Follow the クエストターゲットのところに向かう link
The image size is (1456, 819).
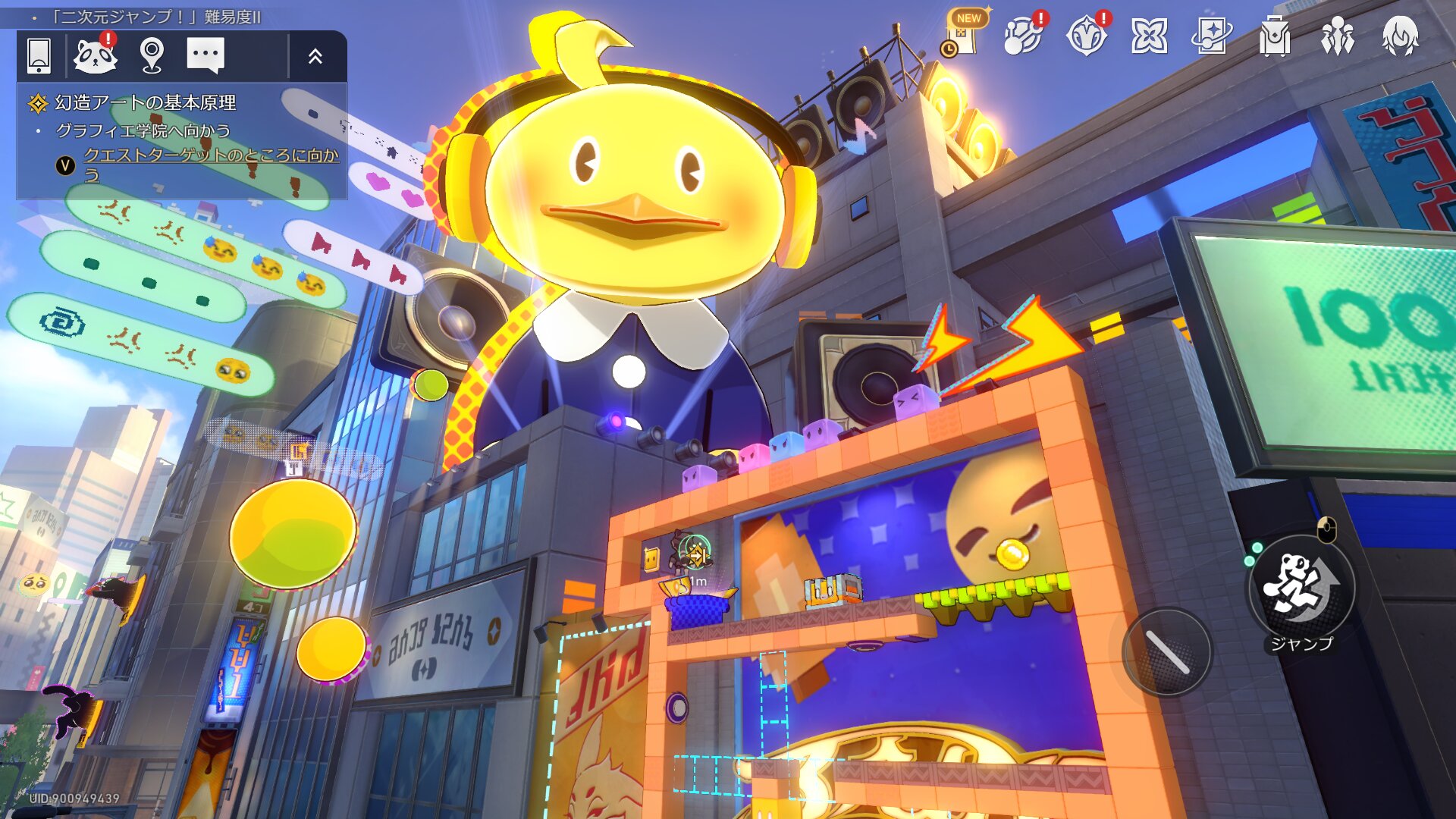(210, 155)
